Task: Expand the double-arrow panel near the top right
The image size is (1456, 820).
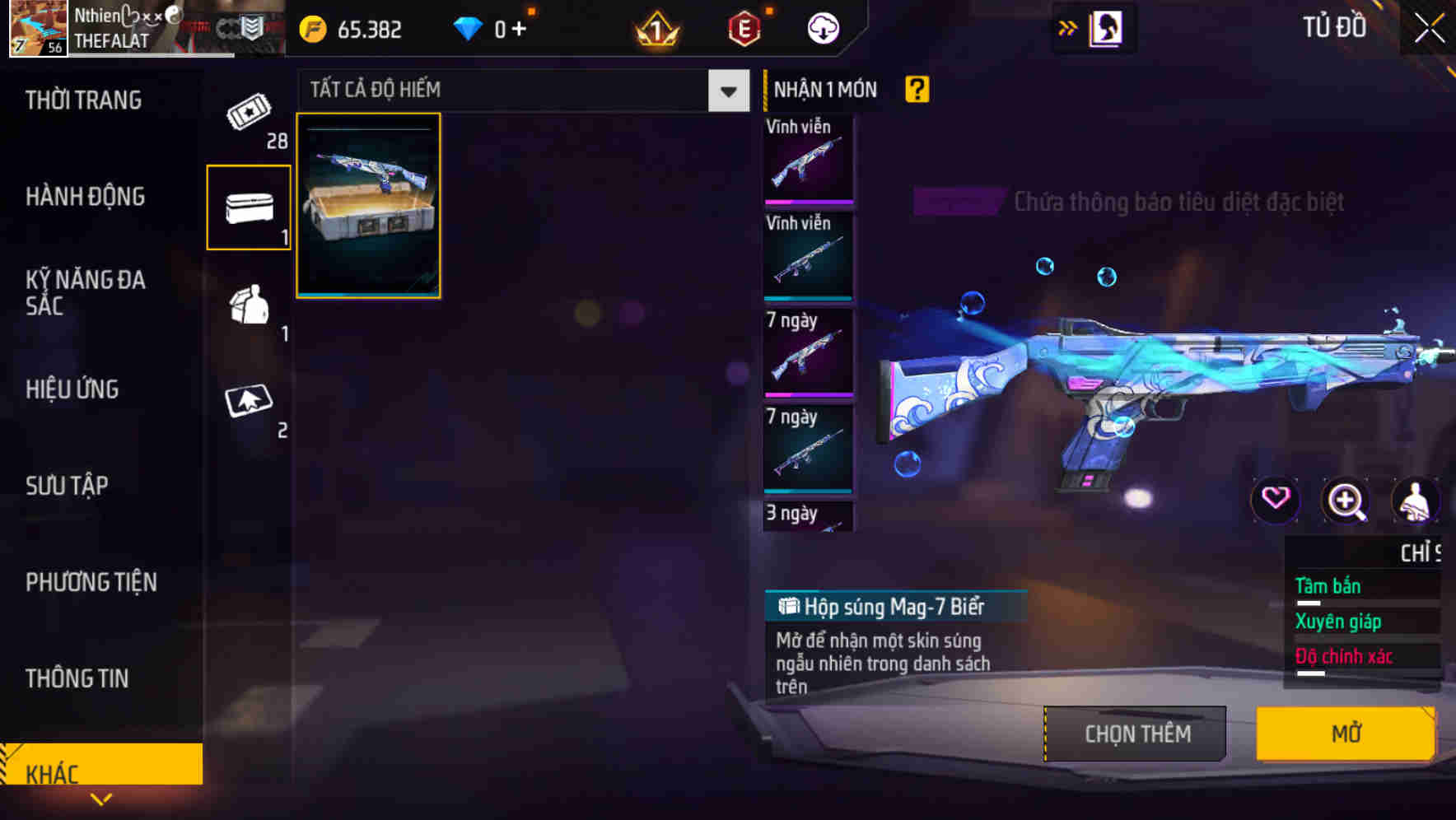Action: (x=1068, y=27)
